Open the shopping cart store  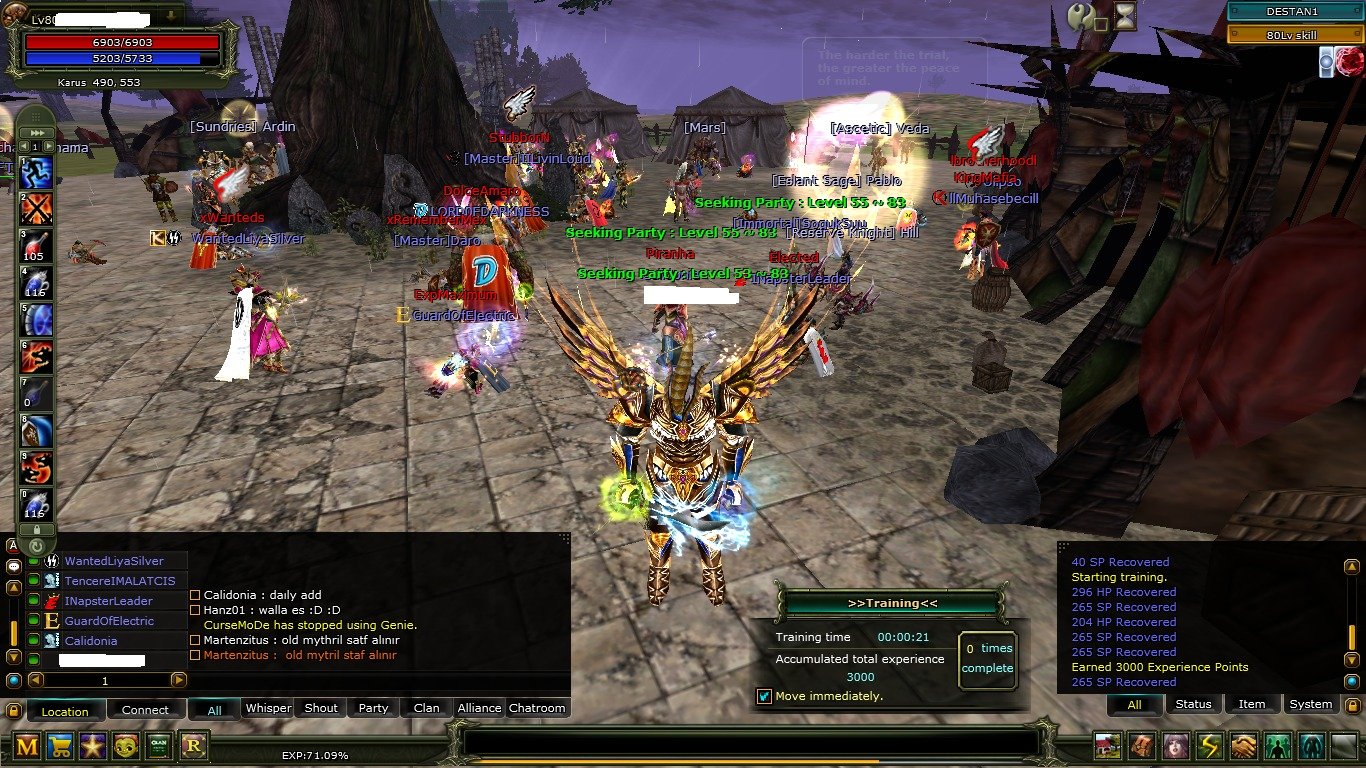pos(60,745)
